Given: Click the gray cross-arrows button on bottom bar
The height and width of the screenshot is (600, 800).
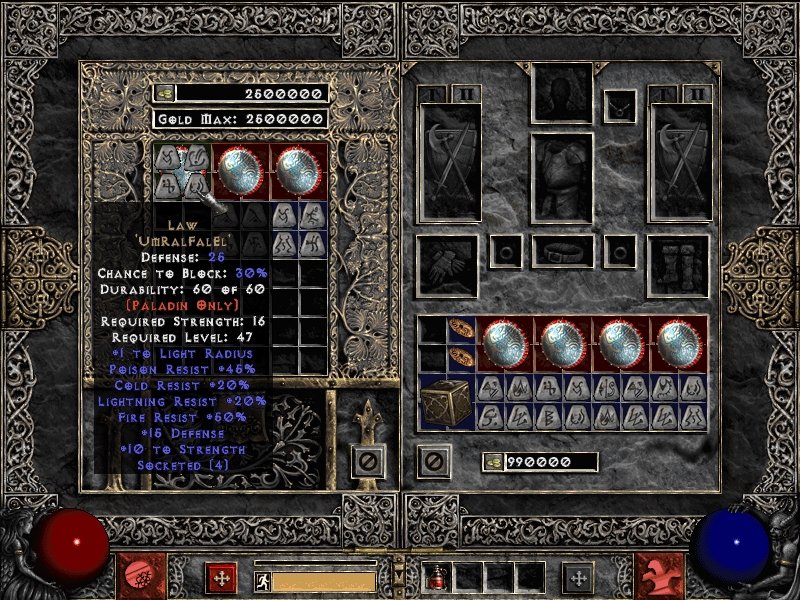Looking at the screenshot, I should coord(577,577).
